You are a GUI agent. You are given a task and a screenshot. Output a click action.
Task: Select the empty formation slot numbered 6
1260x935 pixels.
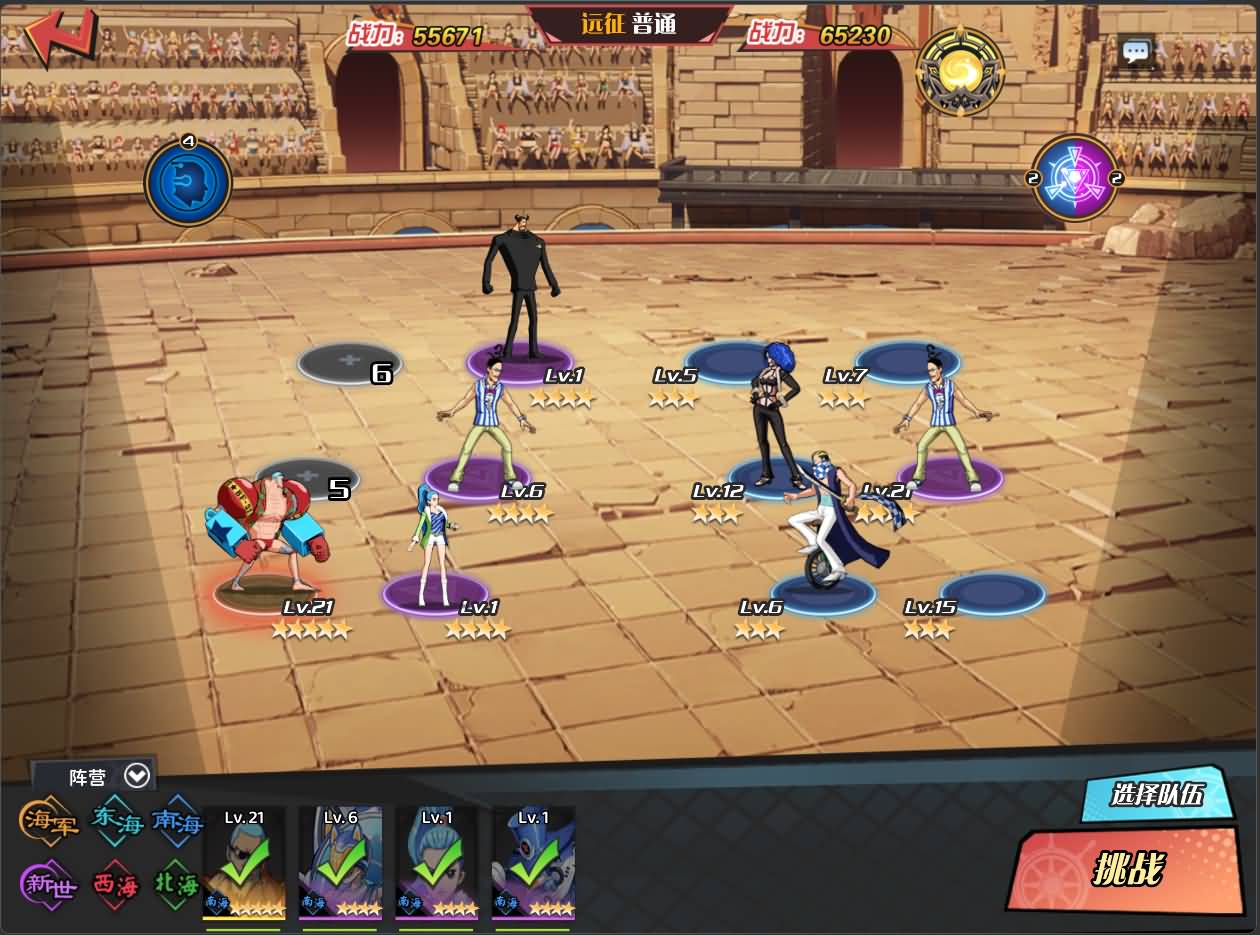pos(348,361)
